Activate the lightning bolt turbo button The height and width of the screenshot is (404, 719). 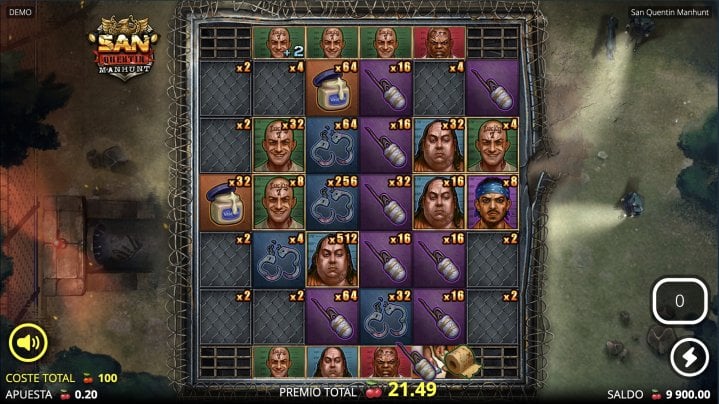[687, 356]
